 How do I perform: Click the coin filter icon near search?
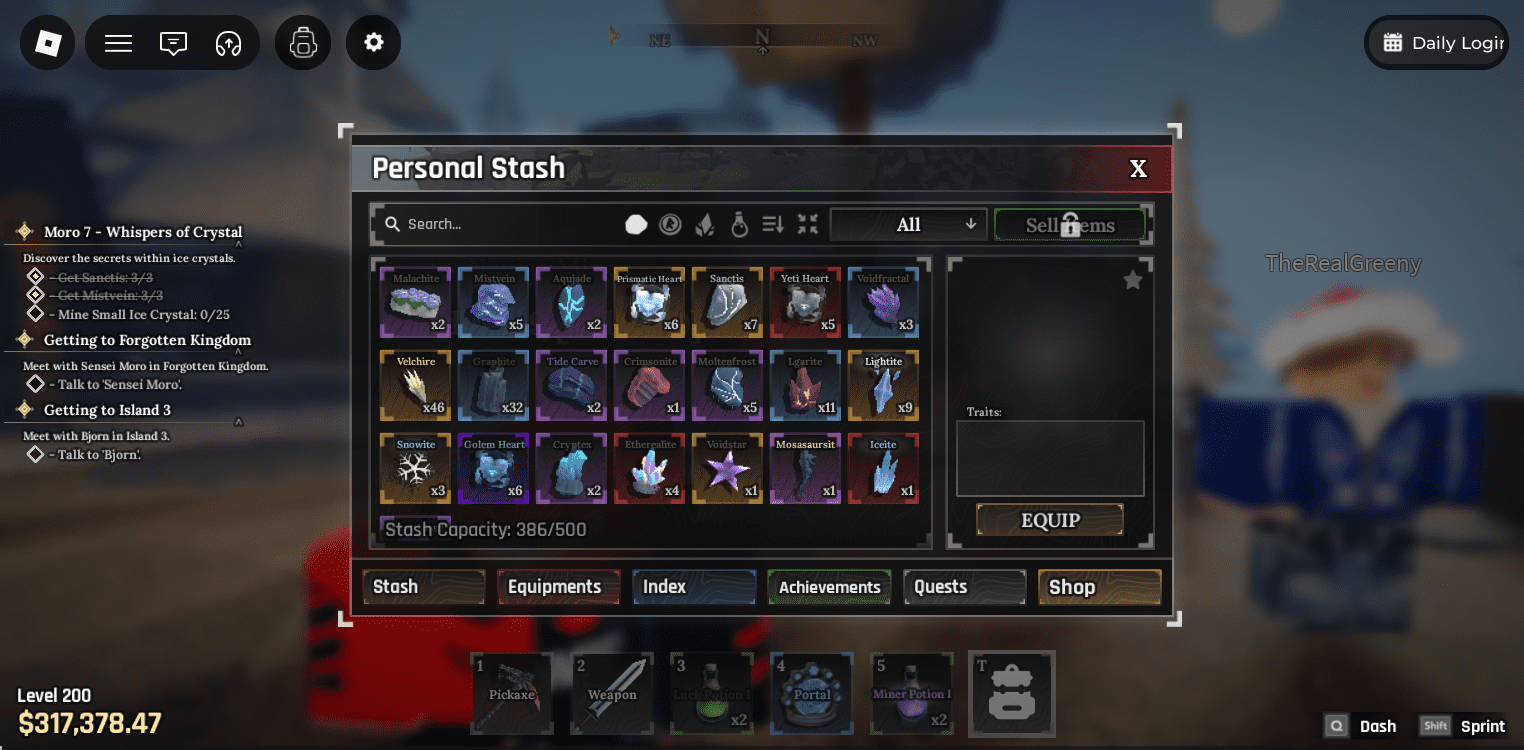(x=670, y=224)
